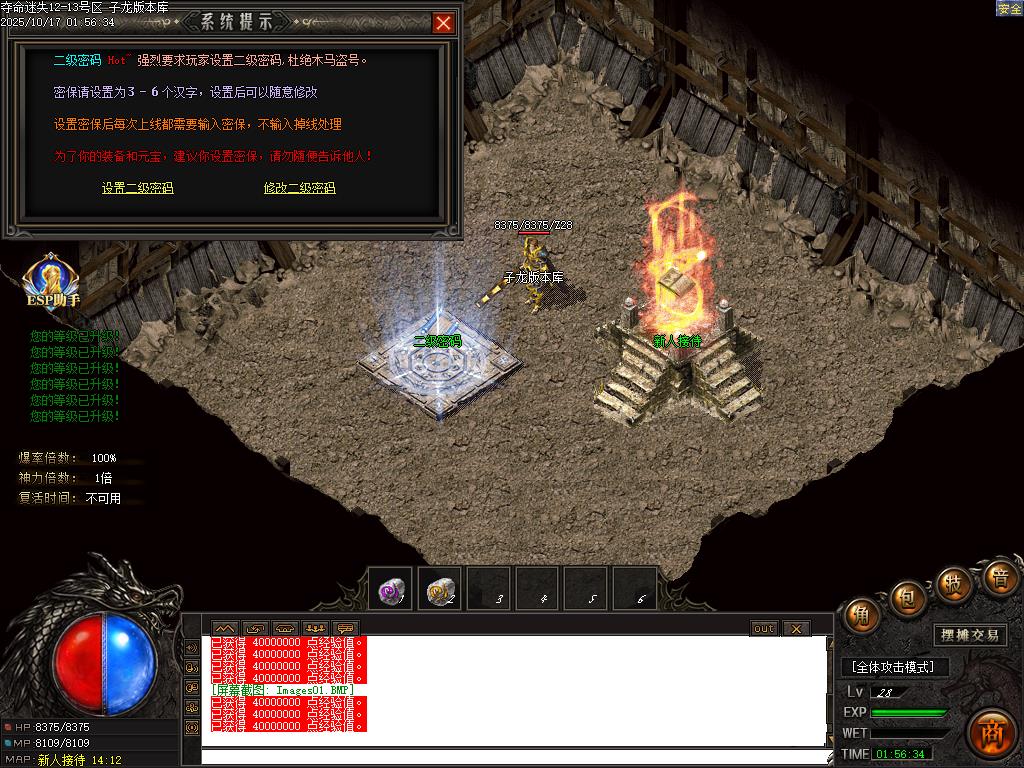Click the 设置二级密码 link
The width and height of the screenshot is (1024, 768).
pyautogui.click(x=137, y=188)
